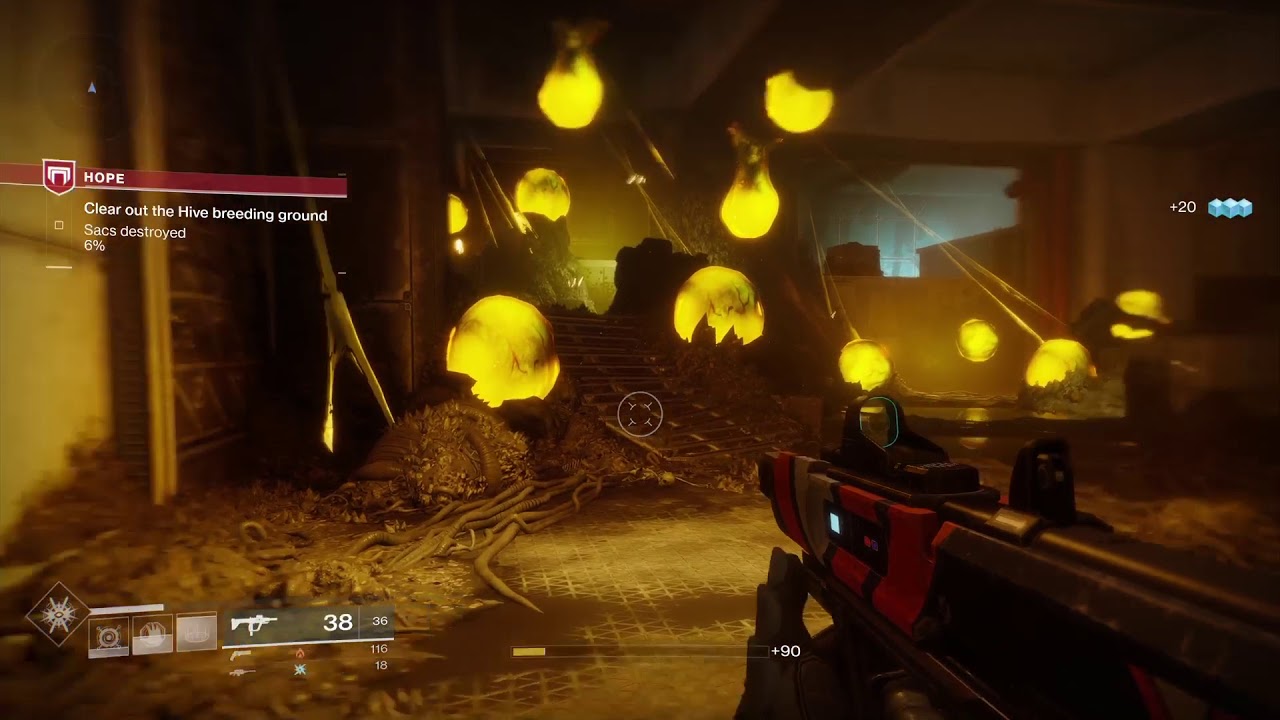Click the blue Glimmer currency cubes
Screen dimensions: 1280x720
[x=1230, y=208]
